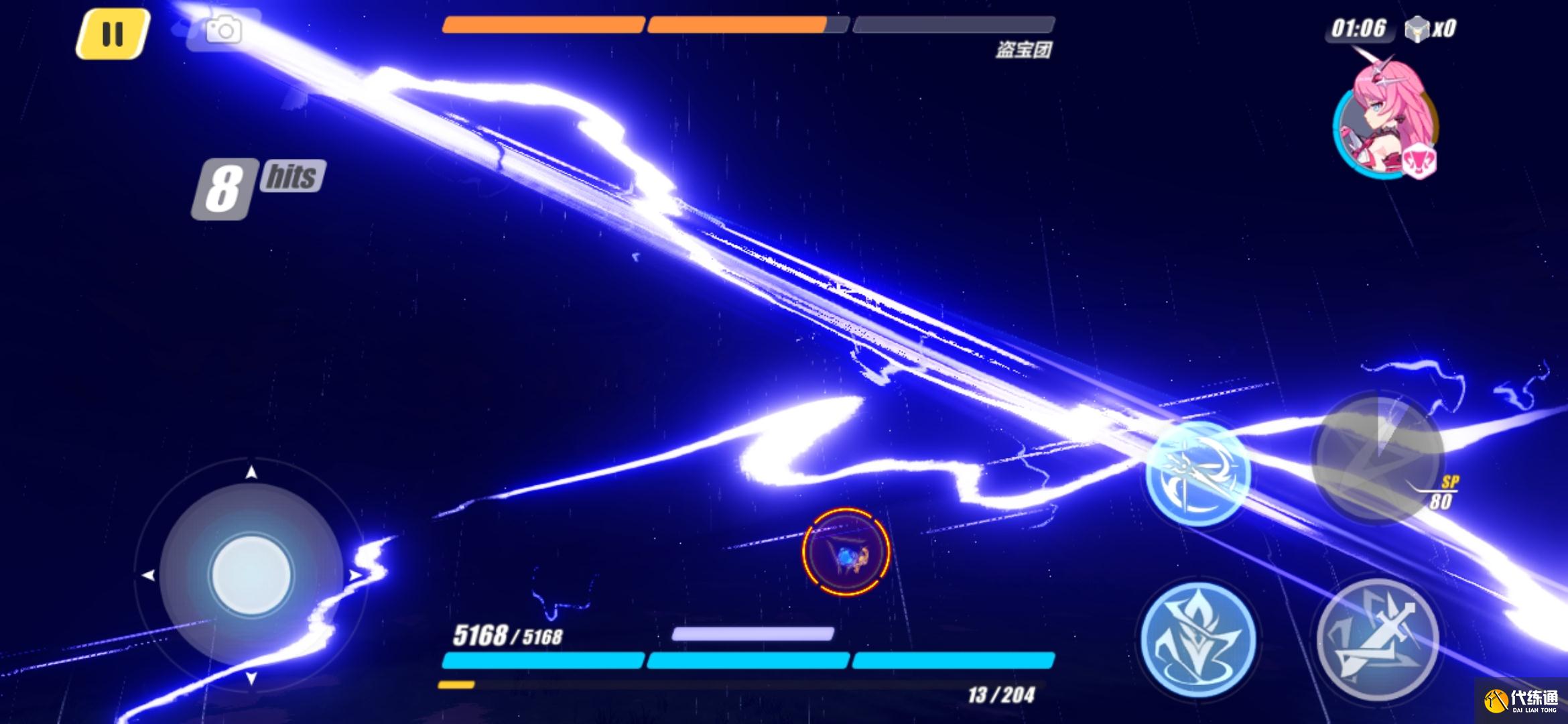1568x724 pixels.
Task: Trigger the ultimate skill costing 80 SP
Action: [x=1378, y=457]
